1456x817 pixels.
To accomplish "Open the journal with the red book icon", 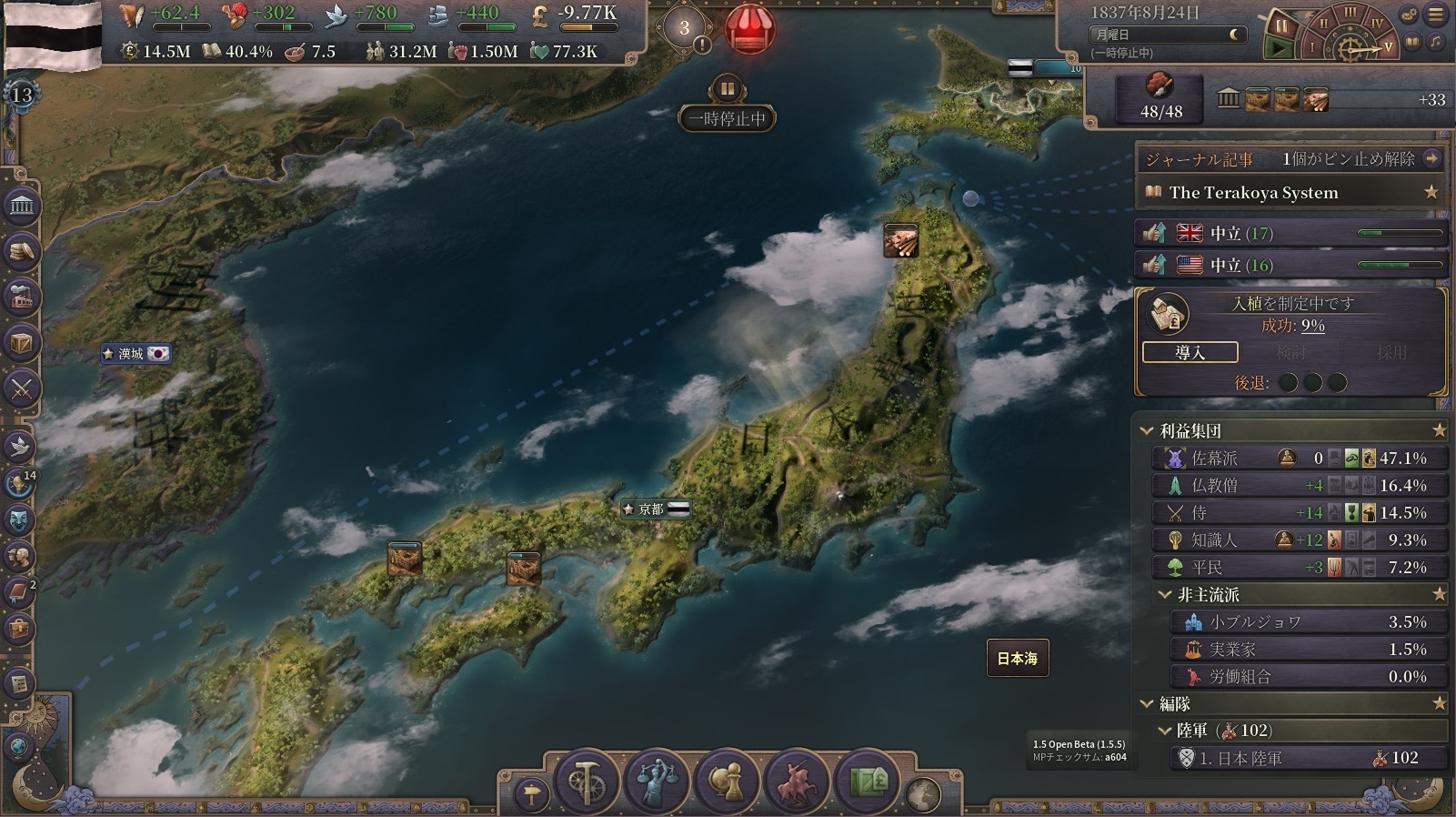I will pyautogui.click(x=20, y=592).
